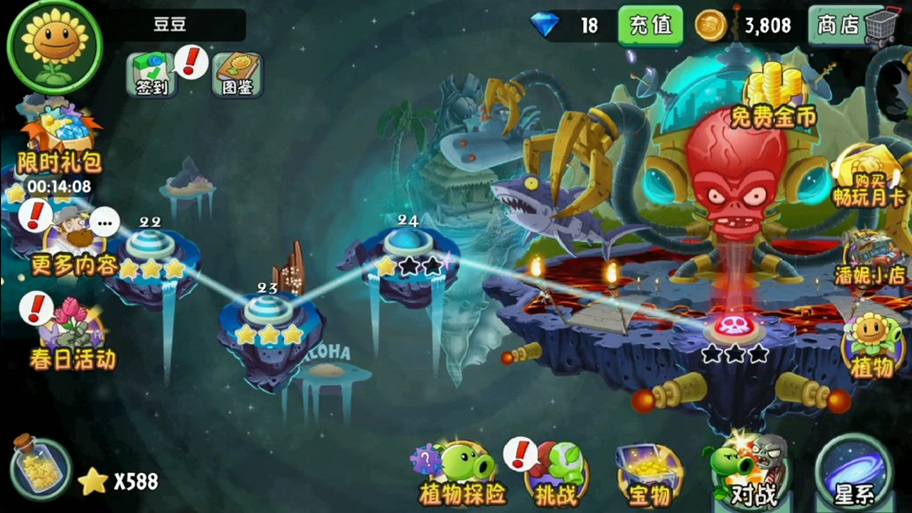The width and height of the screenshot is (912, 513).
Task: Claim the 免费金币 free coins
Action: tap(772, 98)
